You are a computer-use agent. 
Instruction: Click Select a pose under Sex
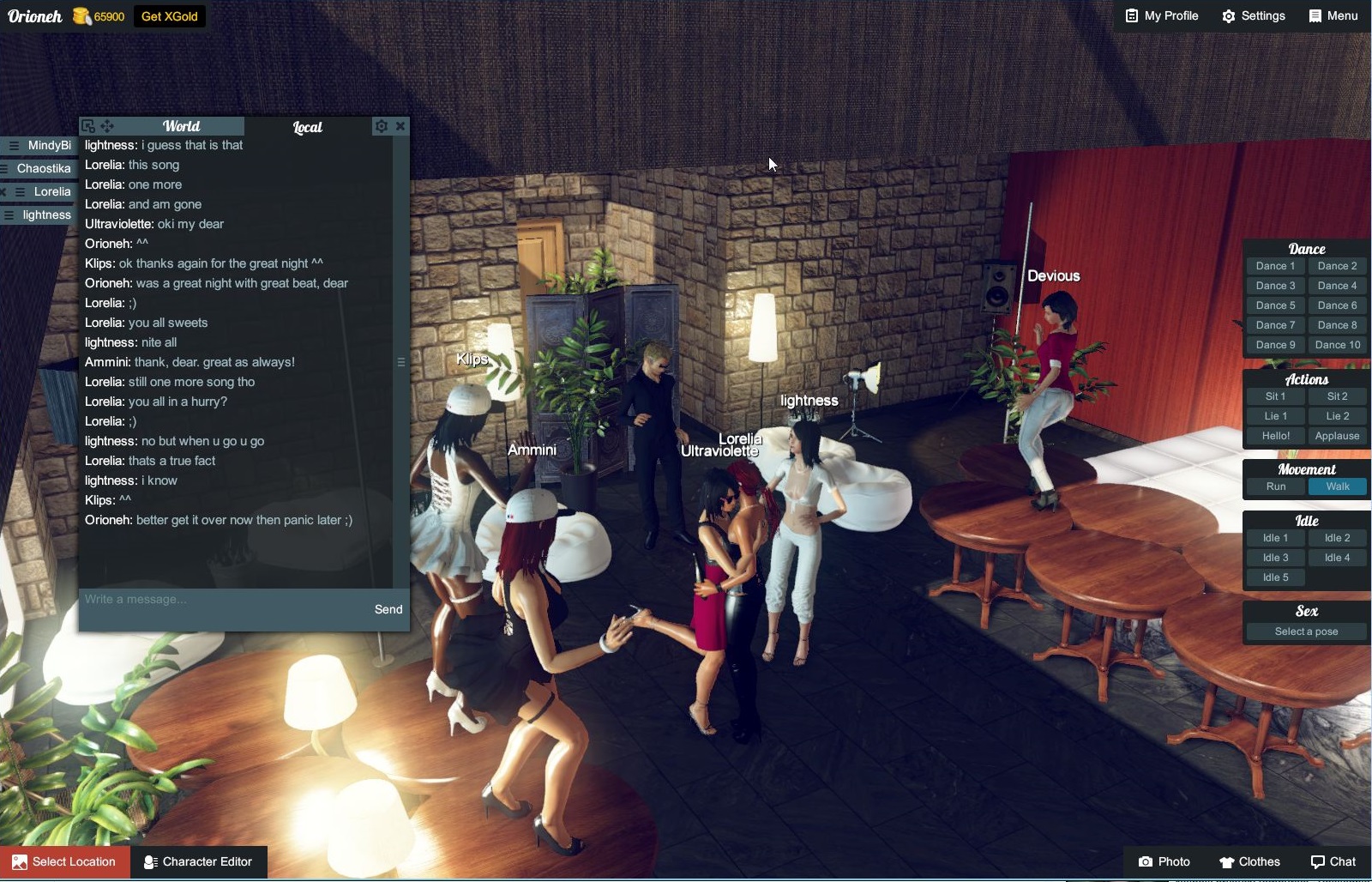click(x=1305, y=631)
